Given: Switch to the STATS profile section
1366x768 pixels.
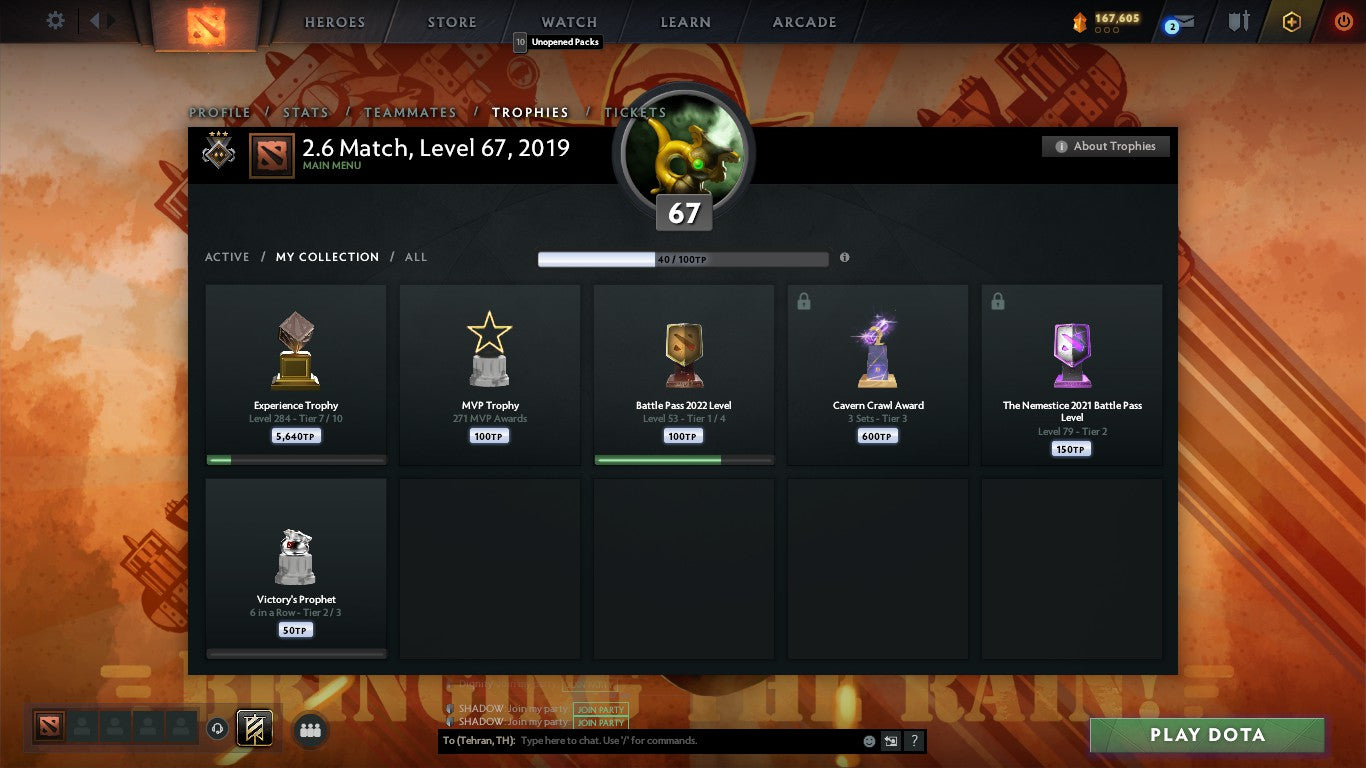Looking at the screenshot, I should pos(306,112).
